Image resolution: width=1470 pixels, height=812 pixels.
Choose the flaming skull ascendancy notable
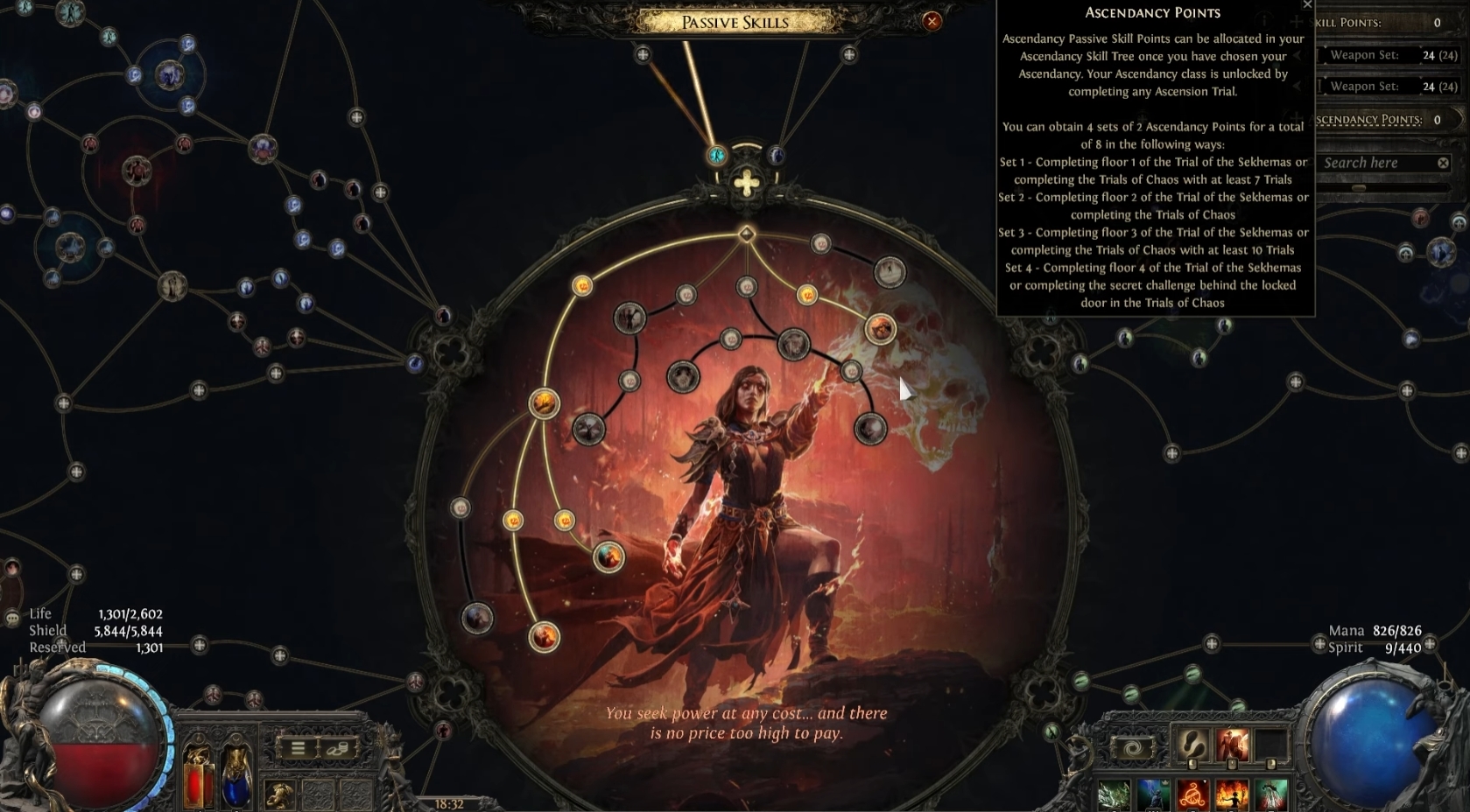pyautogui.click(x=880, y=328)
